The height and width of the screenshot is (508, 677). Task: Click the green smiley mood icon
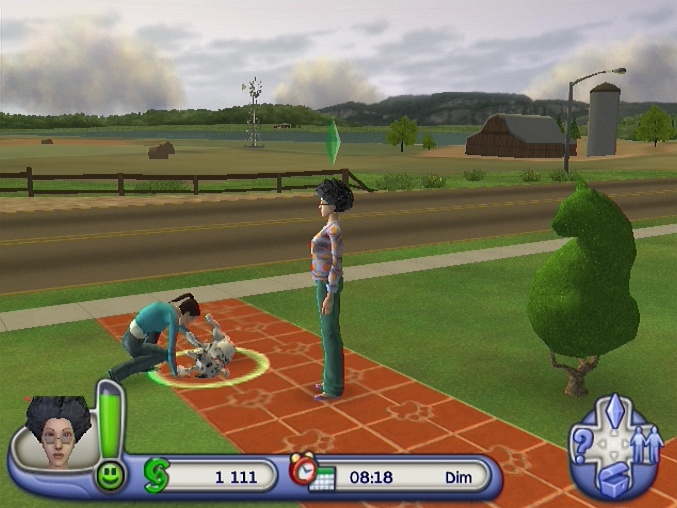coord(110,476)
